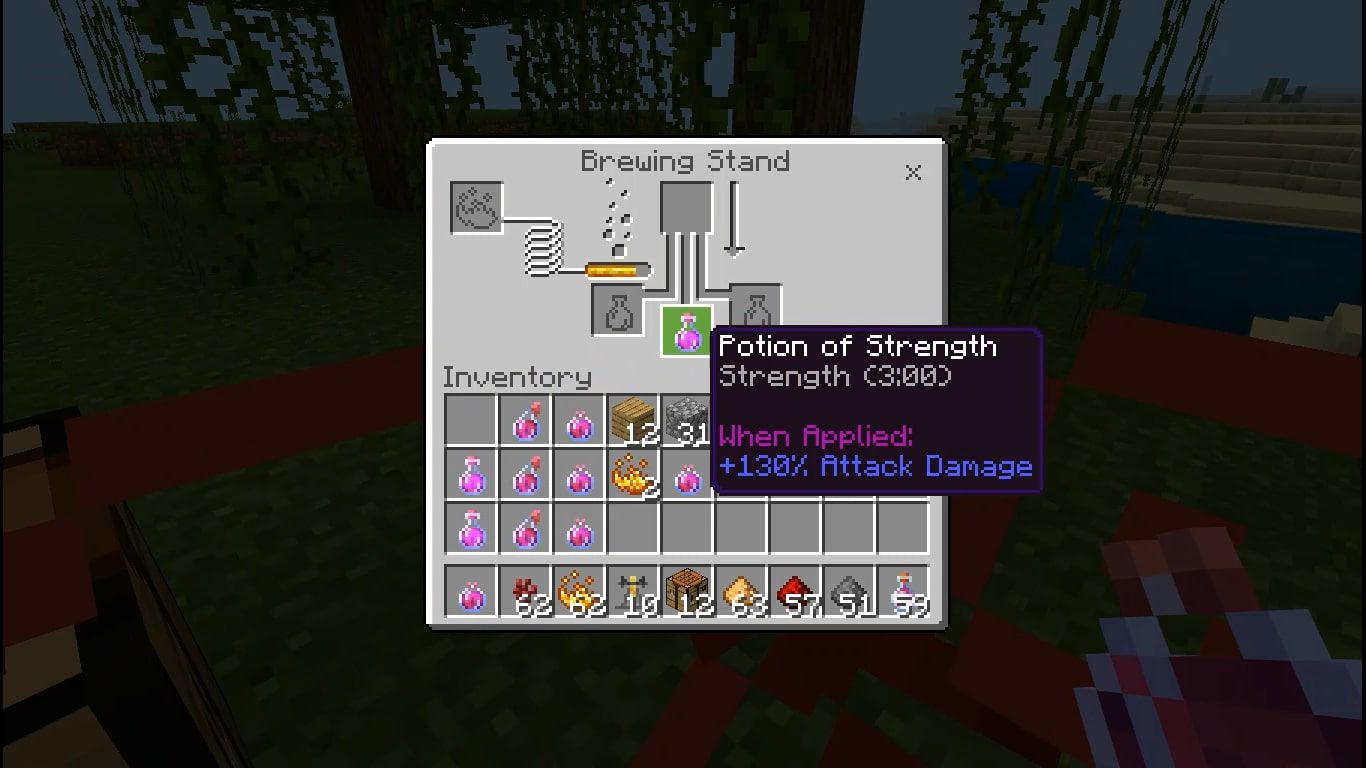Select the cobblestone stack in the inventory

(x=687, y=420)
